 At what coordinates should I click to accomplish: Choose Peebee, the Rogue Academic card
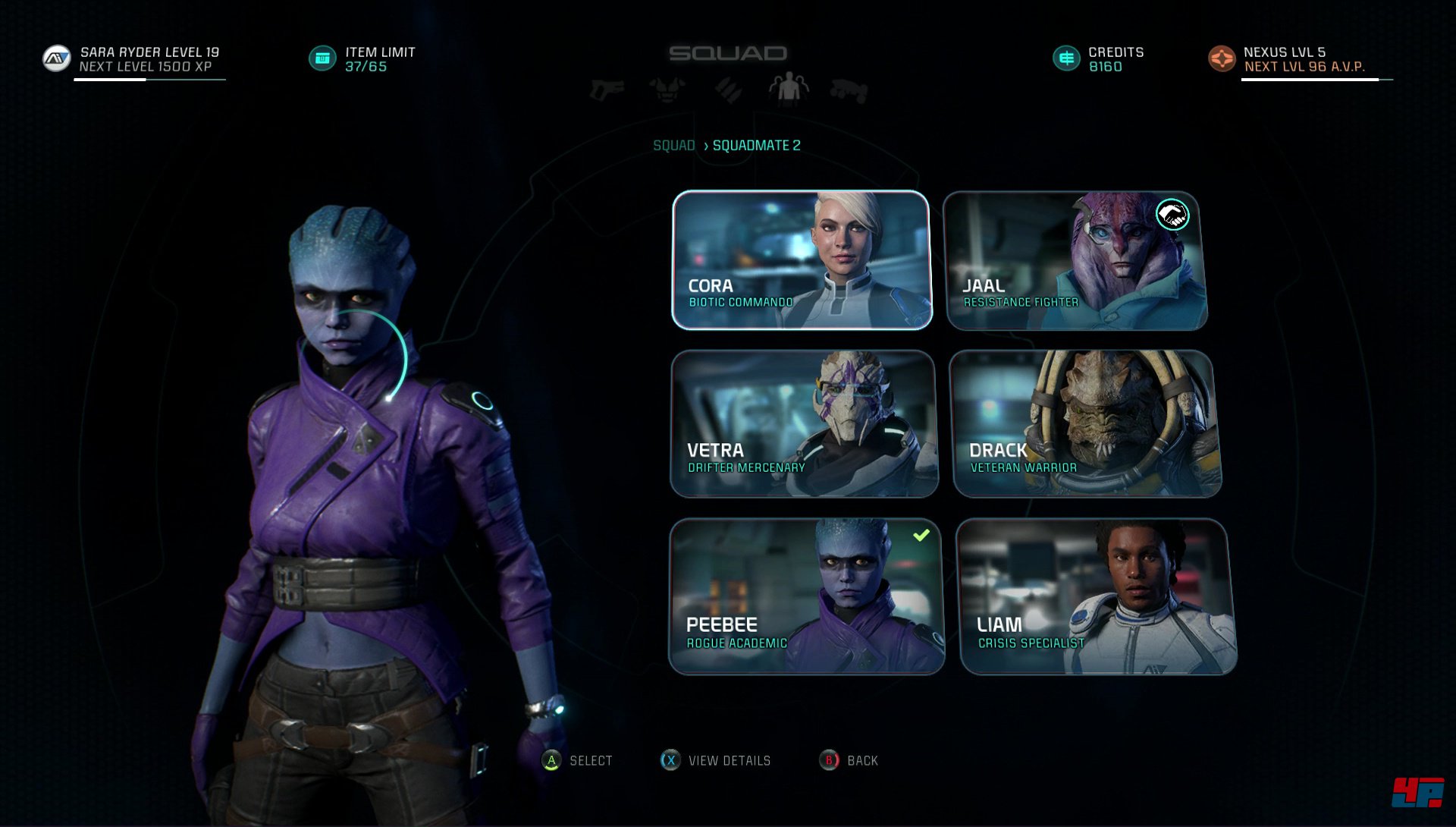pyautogui.click(x=806, y=596)
